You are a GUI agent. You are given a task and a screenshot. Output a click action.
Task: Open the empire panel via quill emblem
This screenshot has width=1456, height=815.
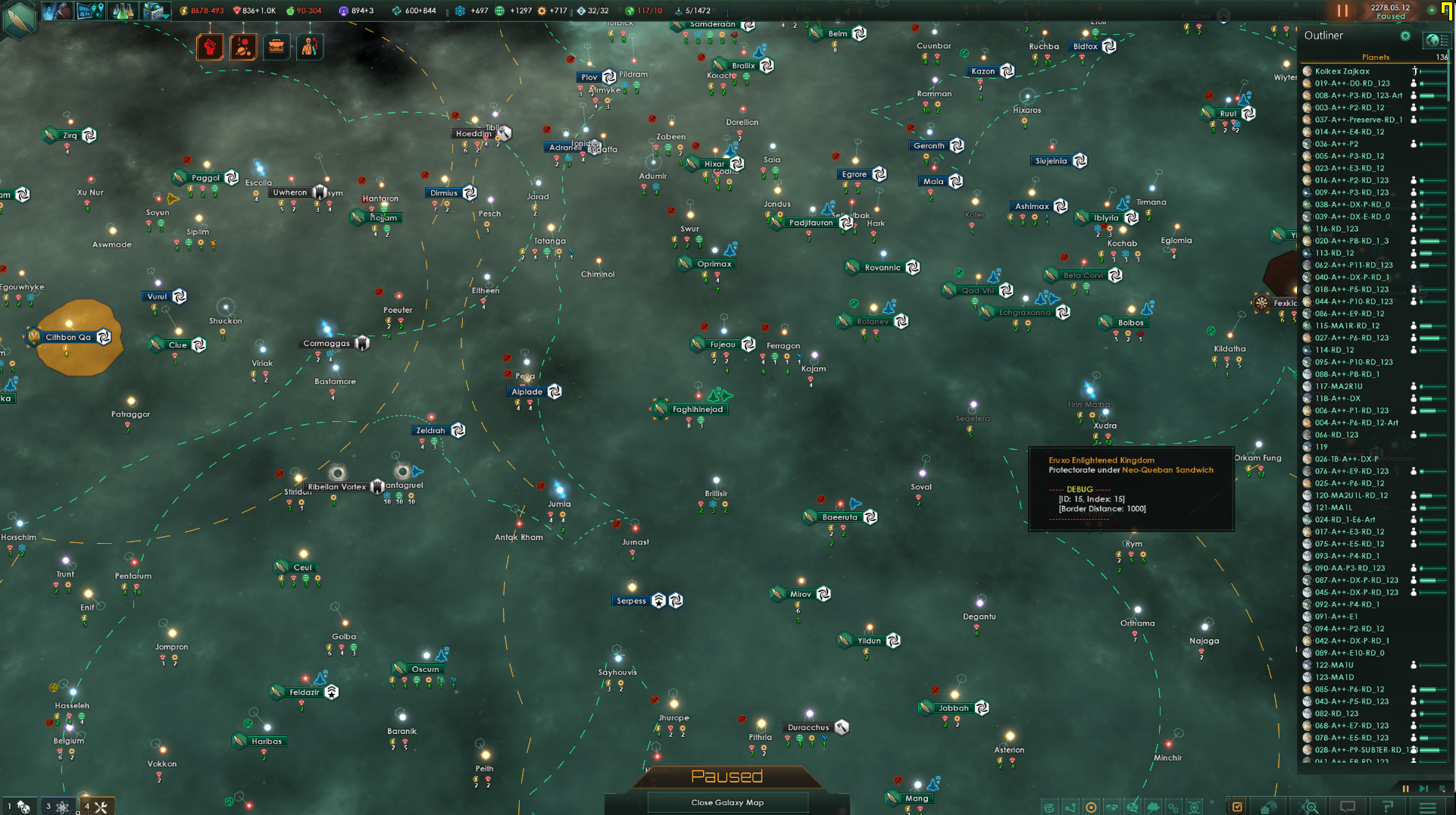tap(19, 20)
